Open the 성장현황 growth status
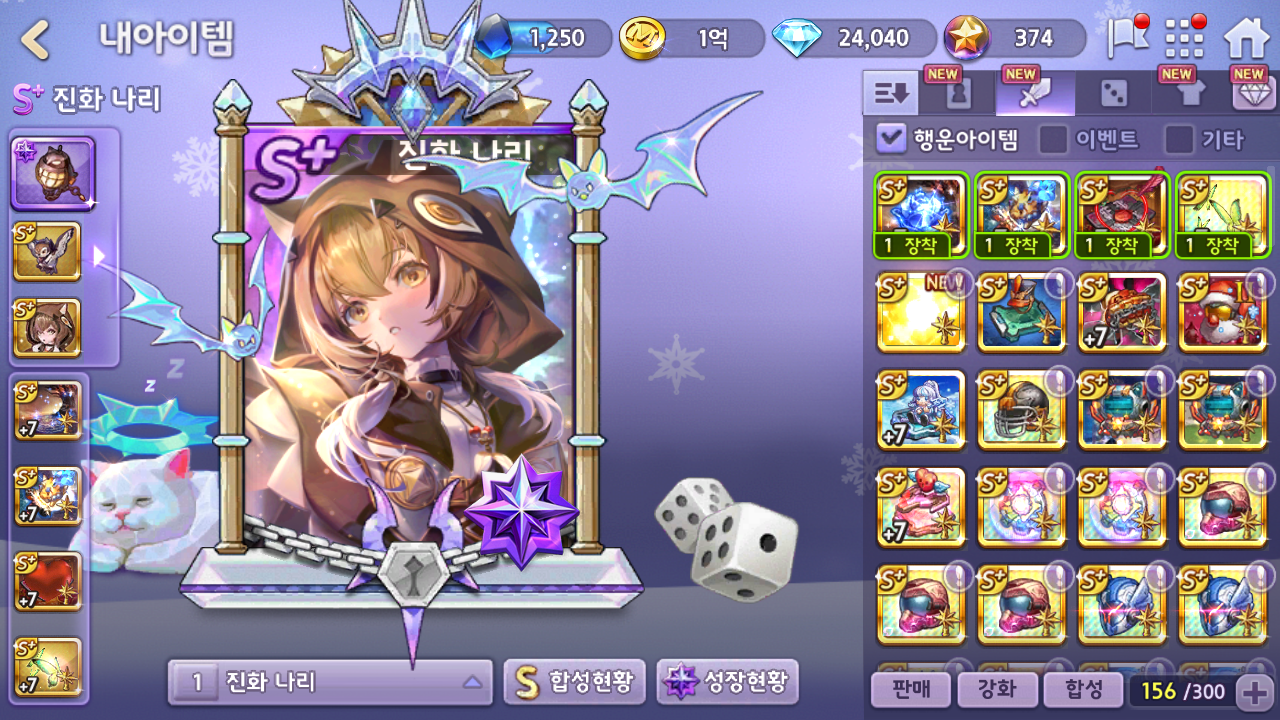 click(x=727, y=682)
